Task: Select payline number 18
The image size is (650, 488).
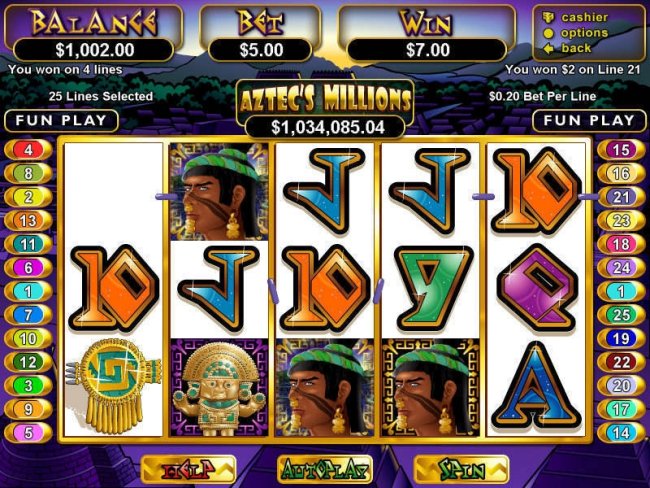Action: click(621, 244)
